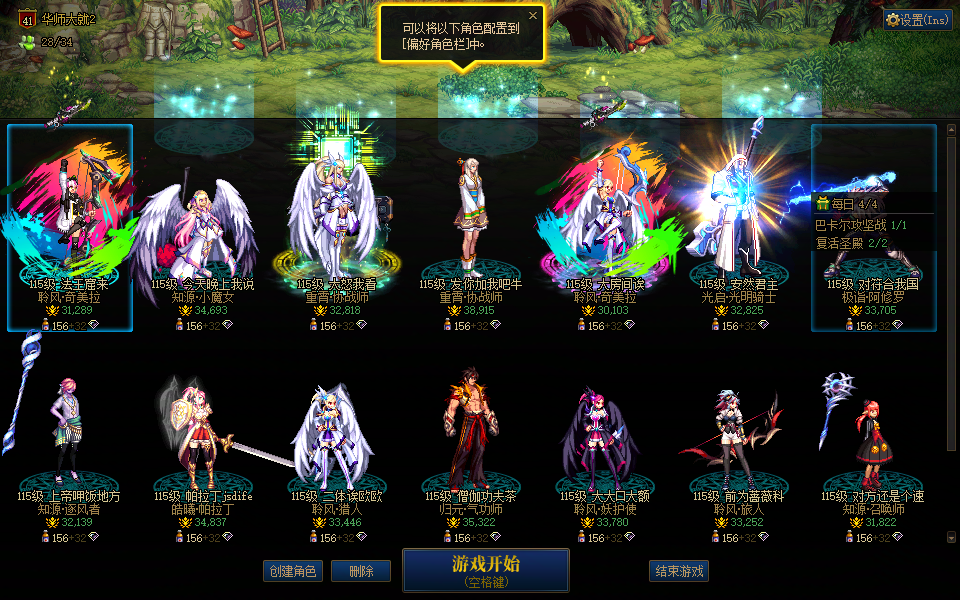Viewport: 960px width, 600px height.
Task: Start the game with 游戏开始
Action: [486, 570]
